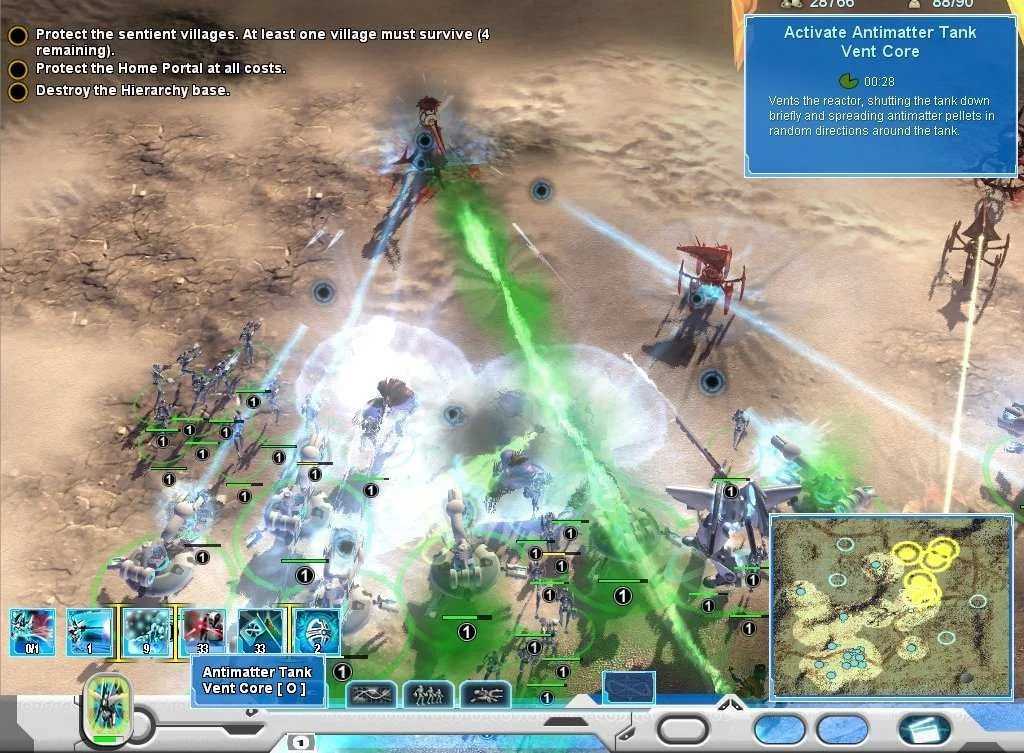1024x753 pixels.
Task: Select the unit group icon with count 2
Action: pos(317,632)
